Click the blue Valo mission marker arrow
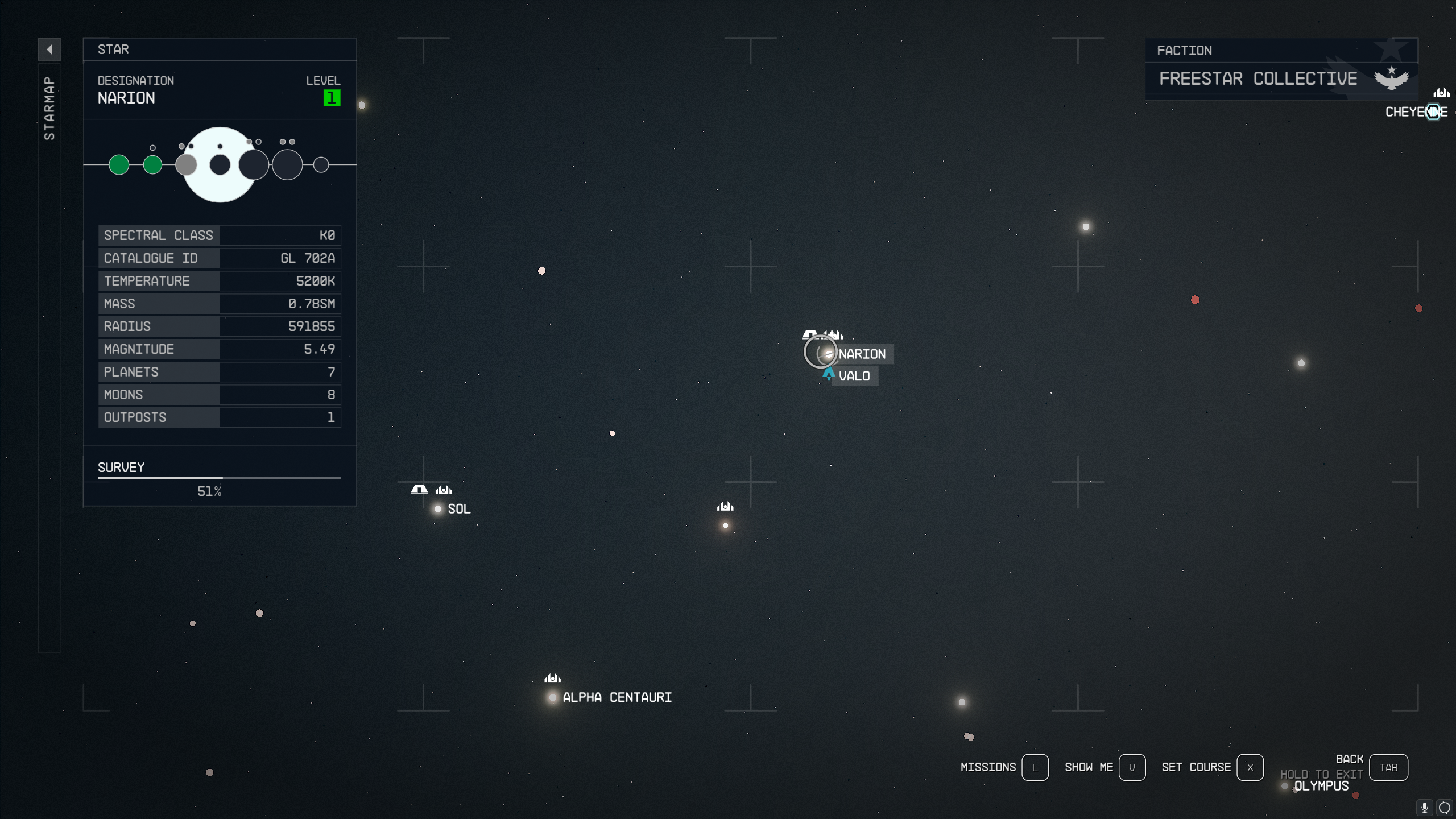The width and height of the screenshot is (1456, 819). (x=828, y=374)
